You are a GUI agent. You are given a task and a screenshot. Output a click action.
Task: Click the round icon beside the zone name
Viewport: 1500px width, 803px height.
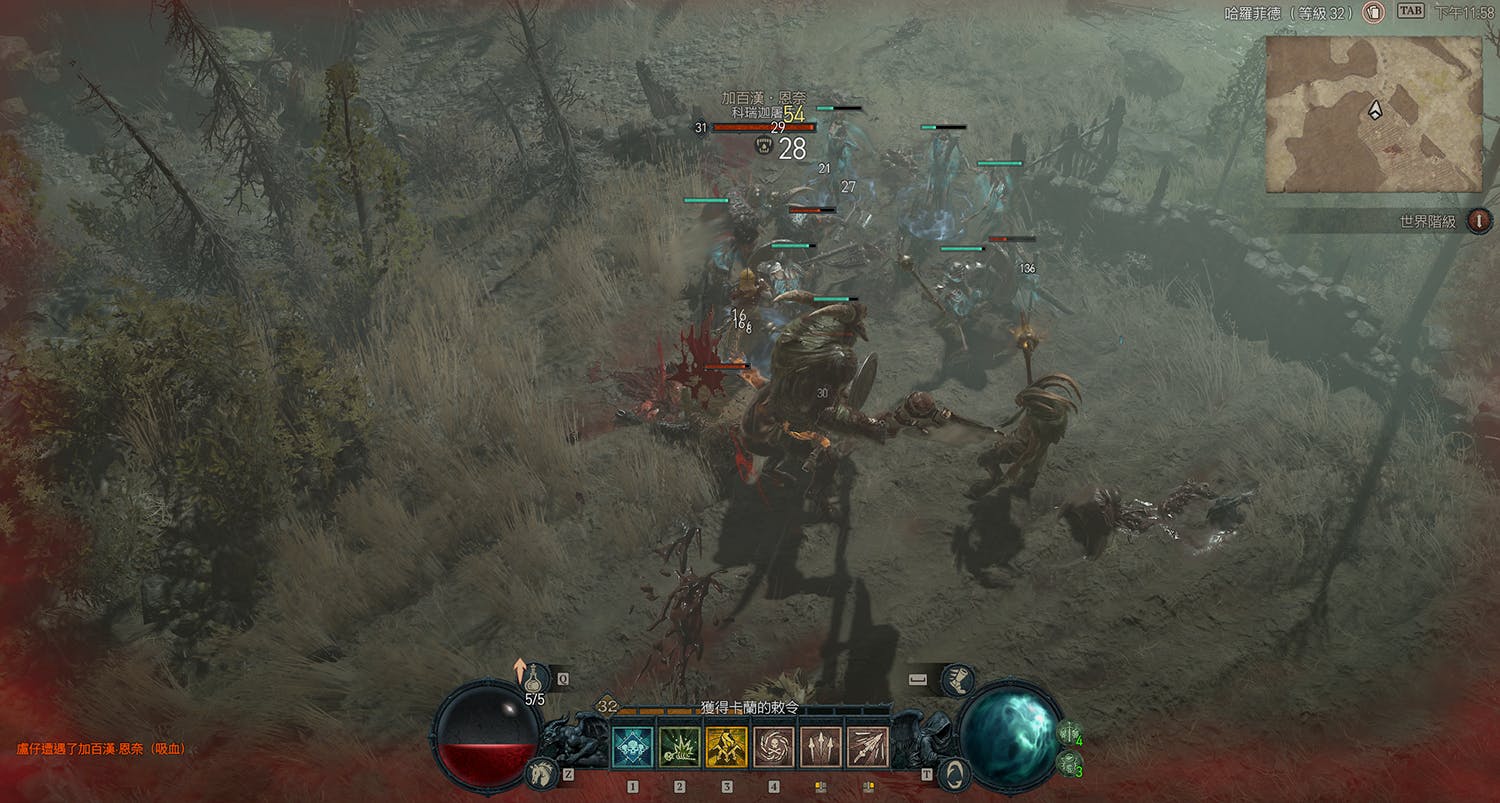click(x=1373, y=13)
